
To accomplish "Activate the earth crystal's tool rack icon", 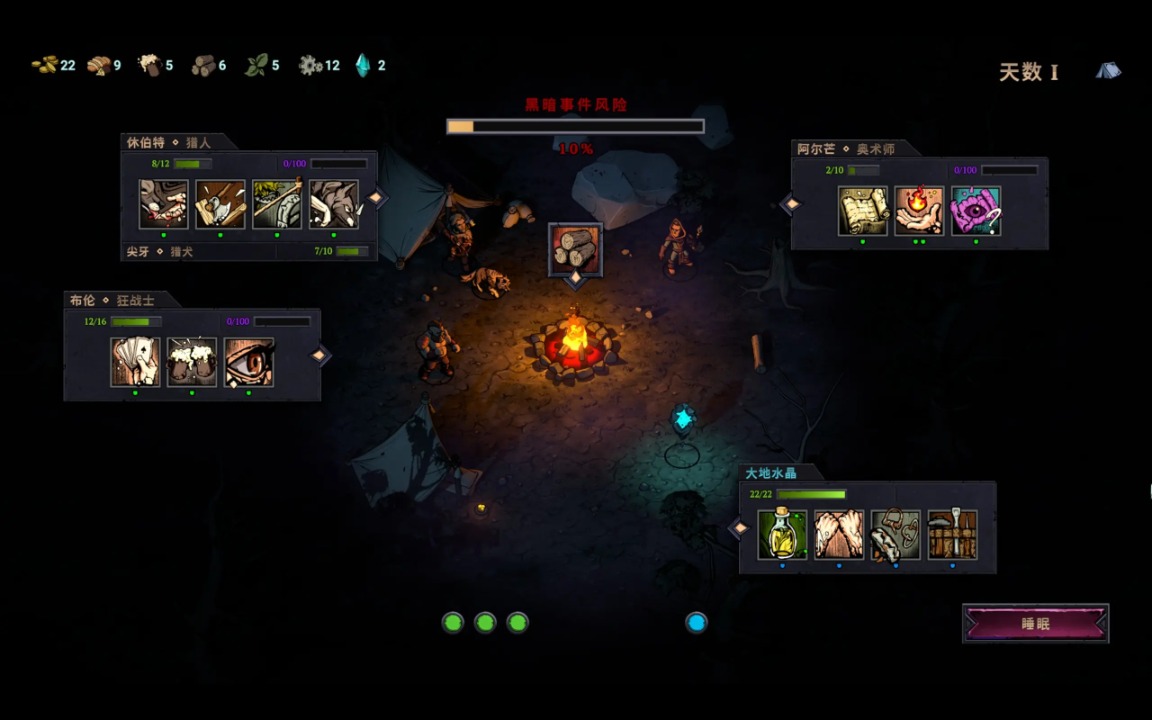I will pyautogui.click(x=952, y=535).
